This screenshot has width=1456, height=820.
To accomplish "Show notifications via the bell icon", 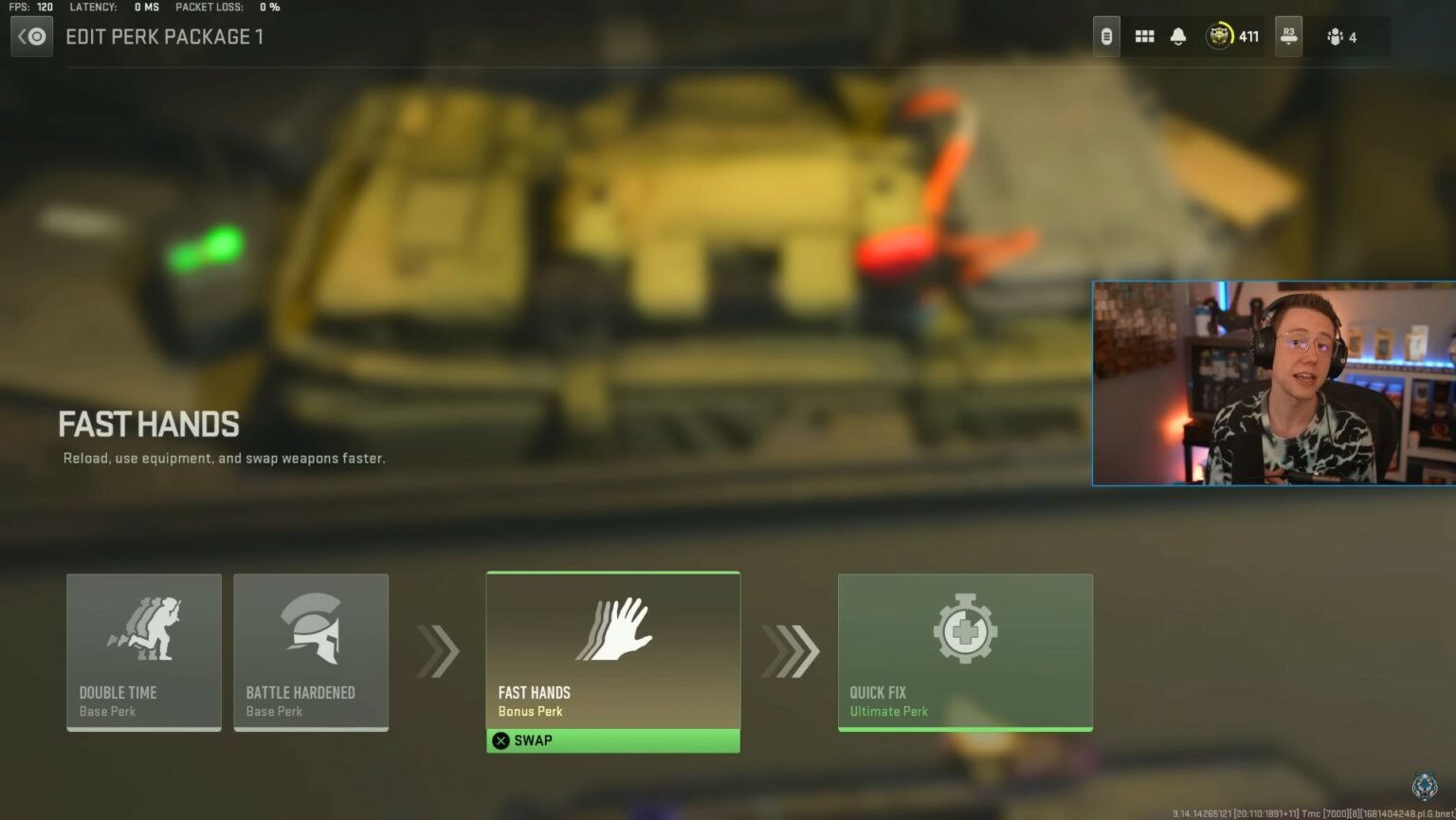I will [1178, 37].
